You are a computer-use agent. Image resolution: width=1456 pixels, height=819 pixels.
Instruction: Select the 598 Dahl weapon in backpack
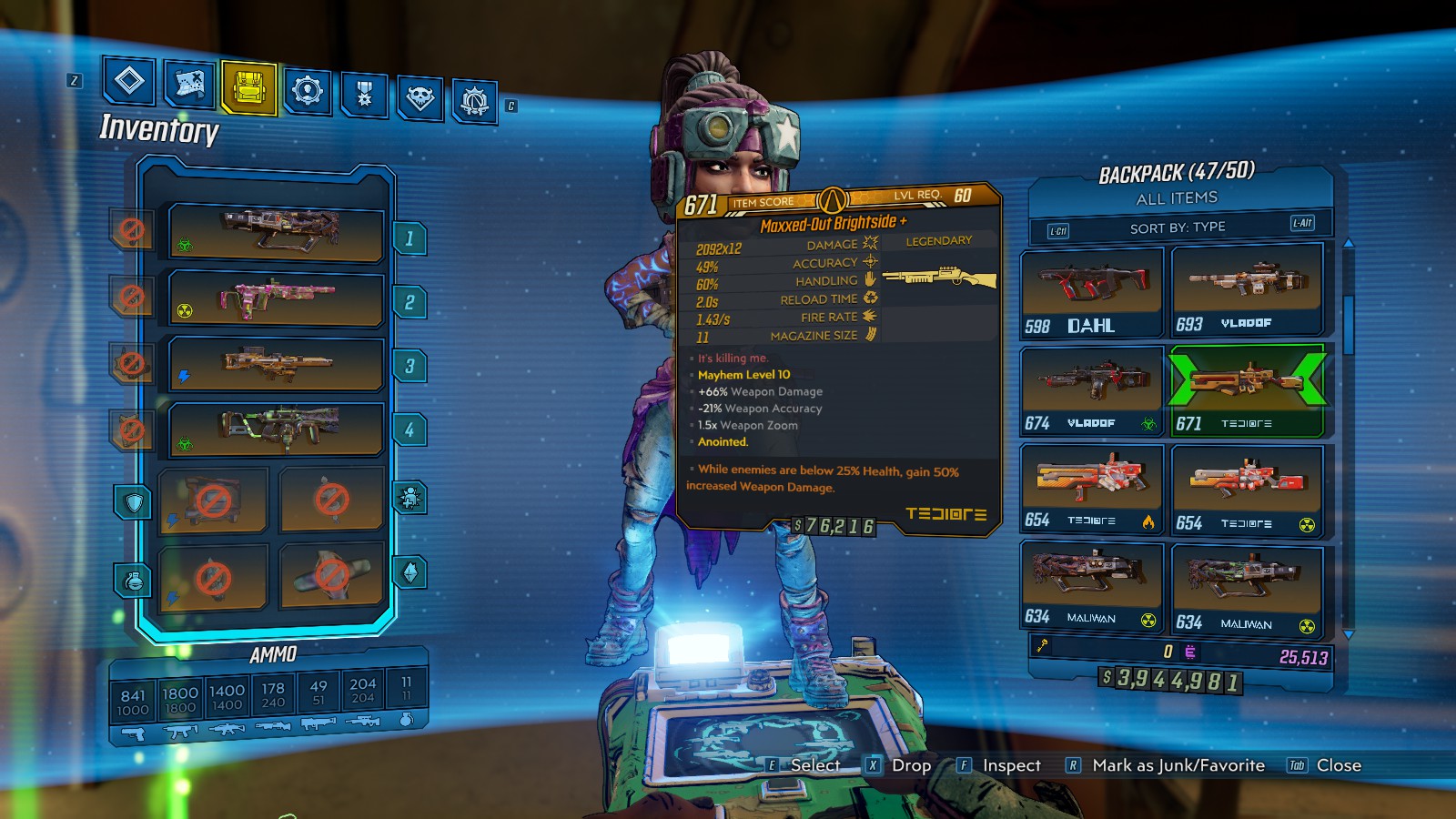pyautogui.click(x=1091, y=293)
